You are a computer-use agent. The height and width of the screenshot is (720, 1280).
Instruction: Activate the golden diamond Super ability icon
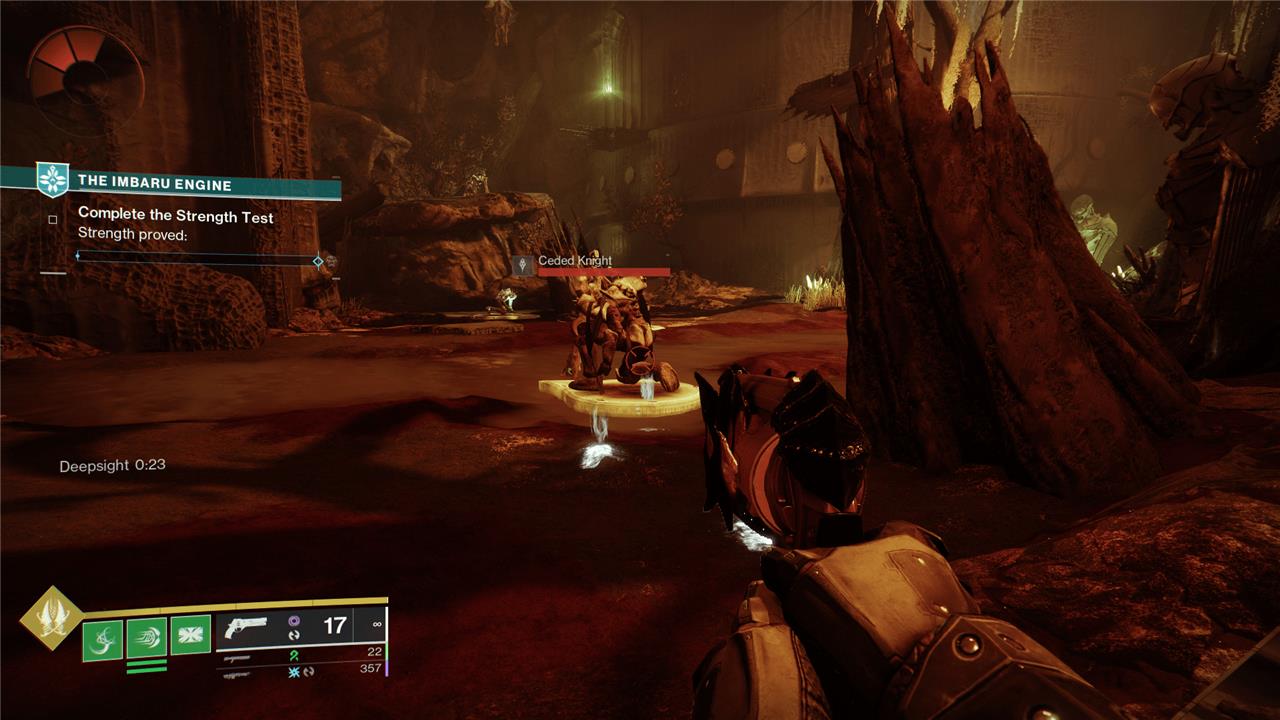tap(50, 617)
